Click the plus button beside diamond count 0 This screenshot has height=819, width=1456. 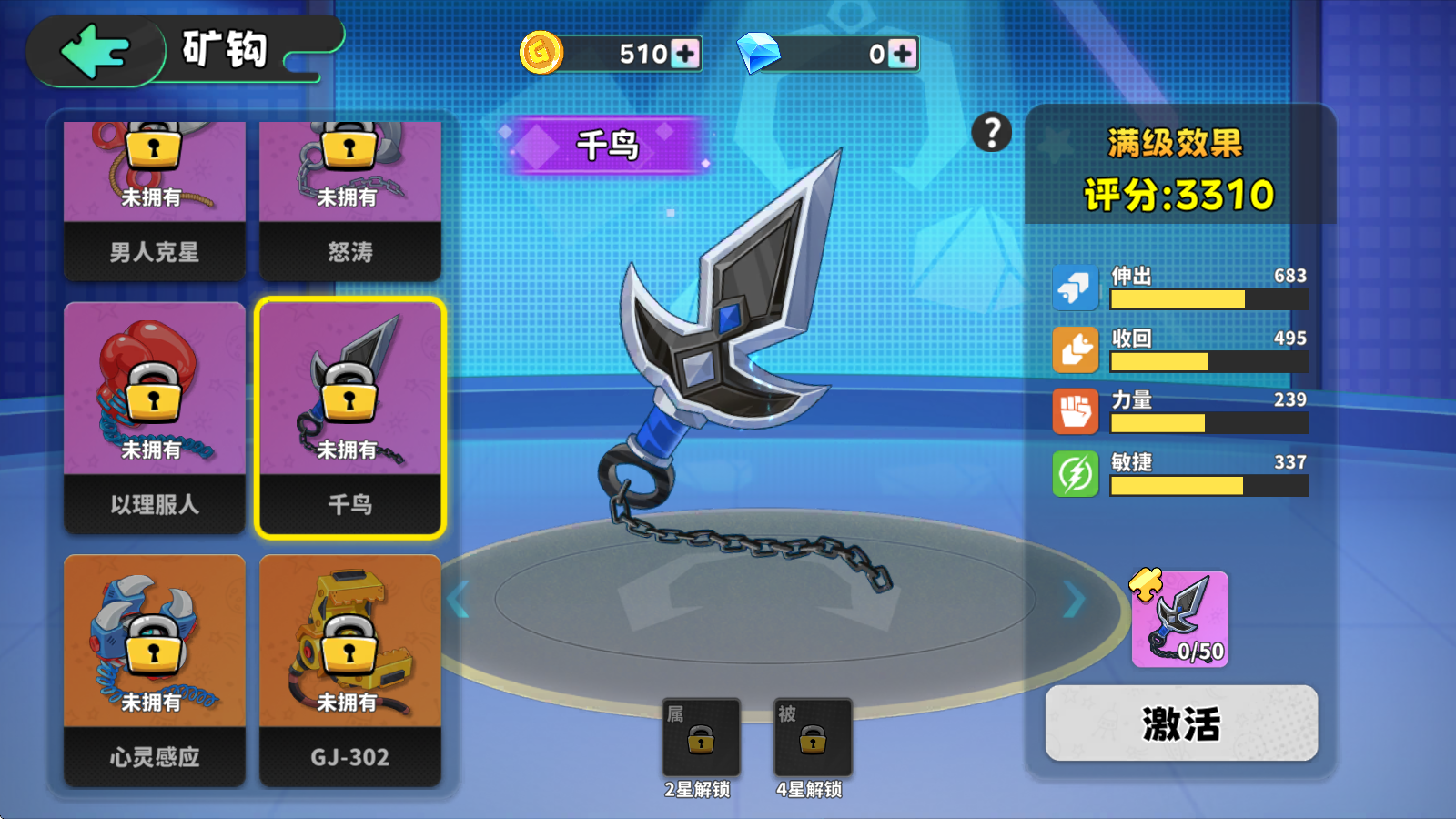901,55
